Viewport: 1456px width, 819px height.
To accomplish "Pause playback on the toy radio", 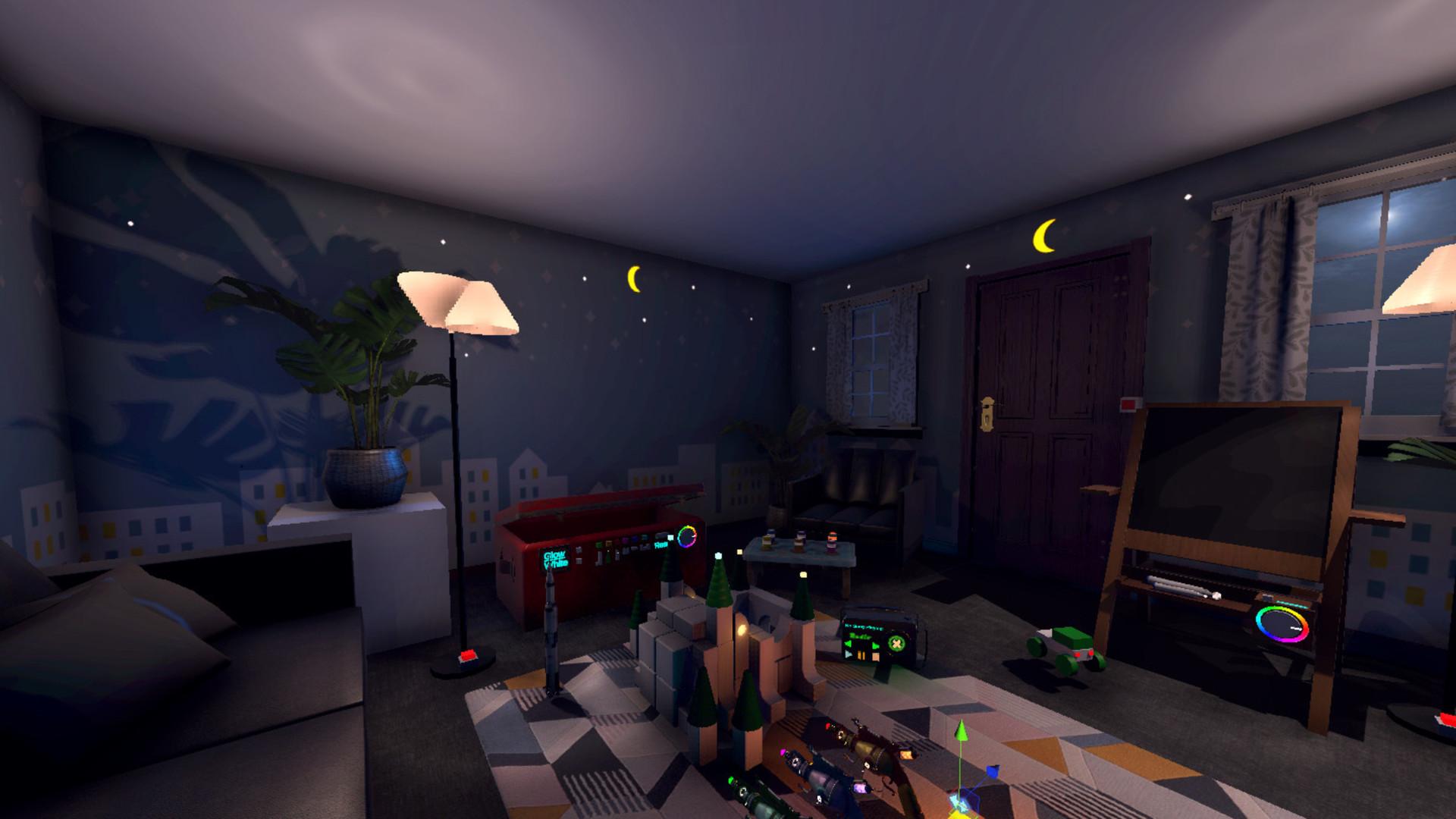I will click(x=861, y=655).
